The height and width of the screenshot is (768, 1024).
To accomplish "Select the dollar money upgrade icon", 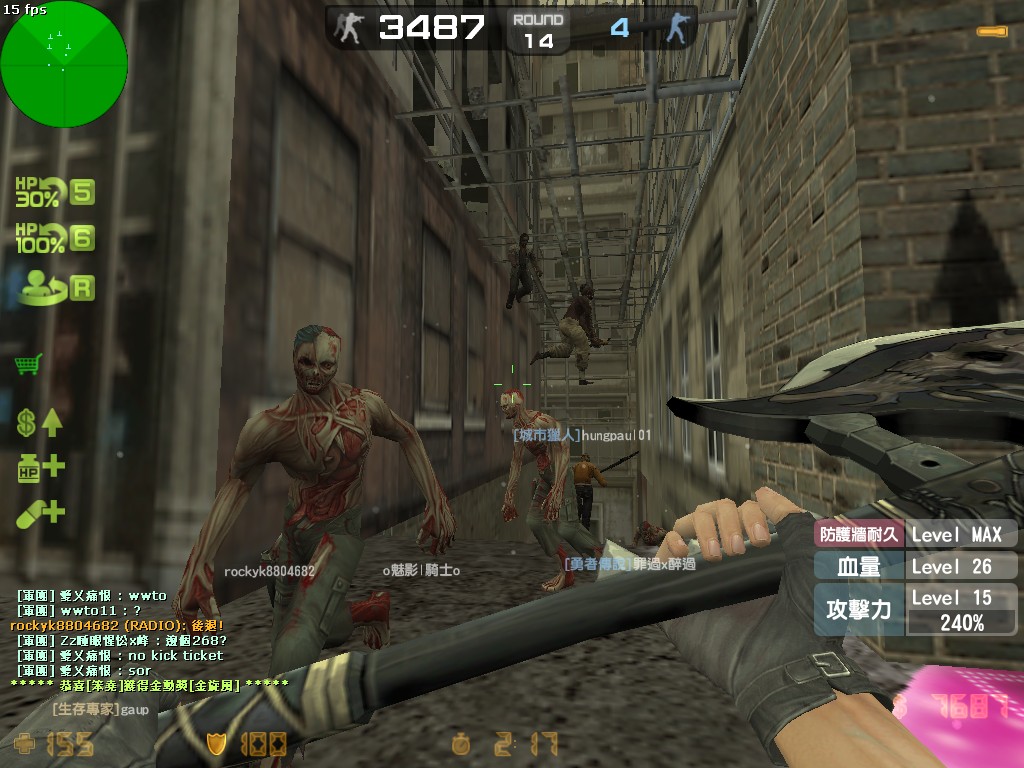I will coord(39,422).
